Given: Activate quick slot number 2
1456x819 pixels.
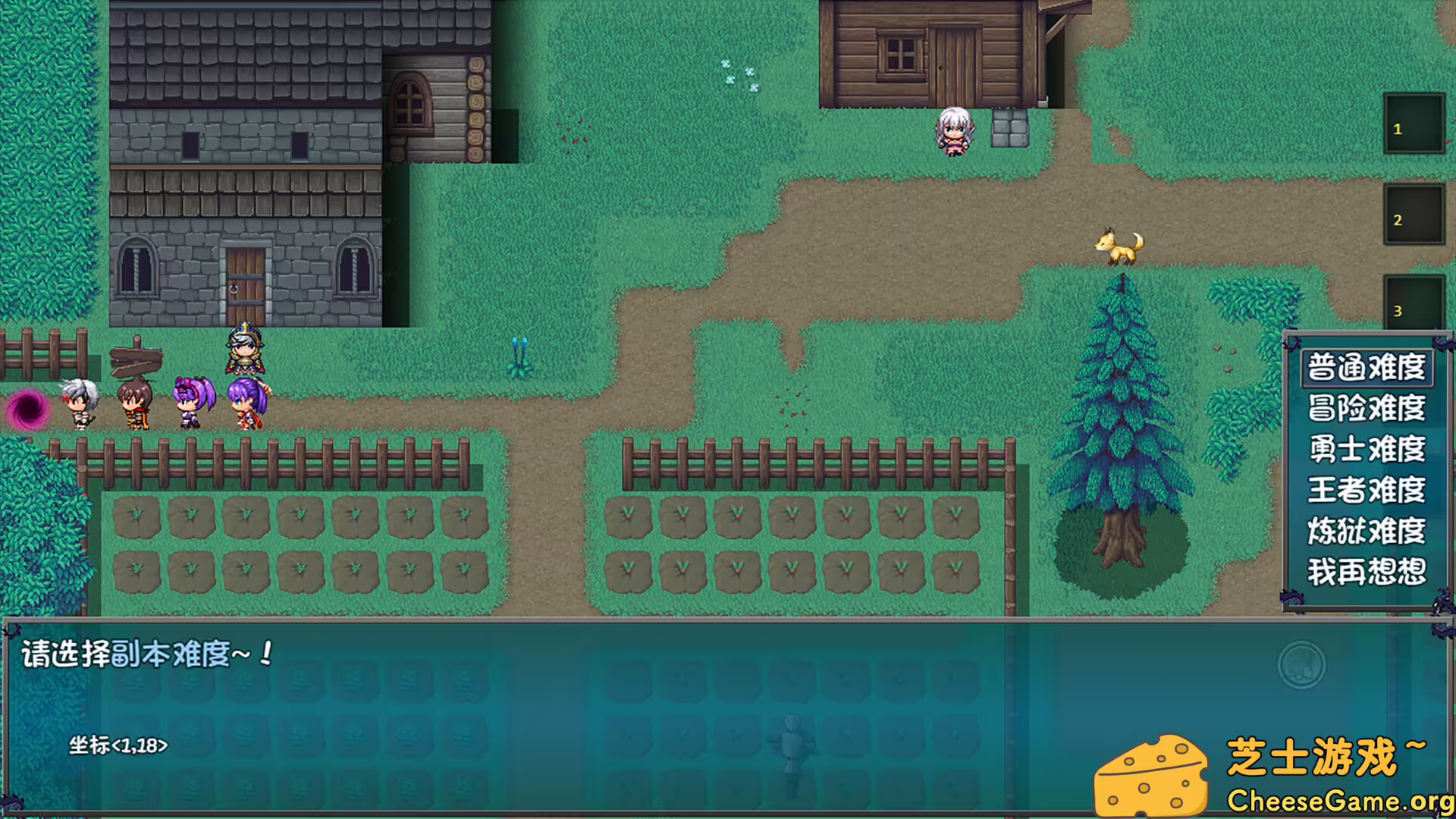Looking at the screenshot, I should tap(1414, 215).
